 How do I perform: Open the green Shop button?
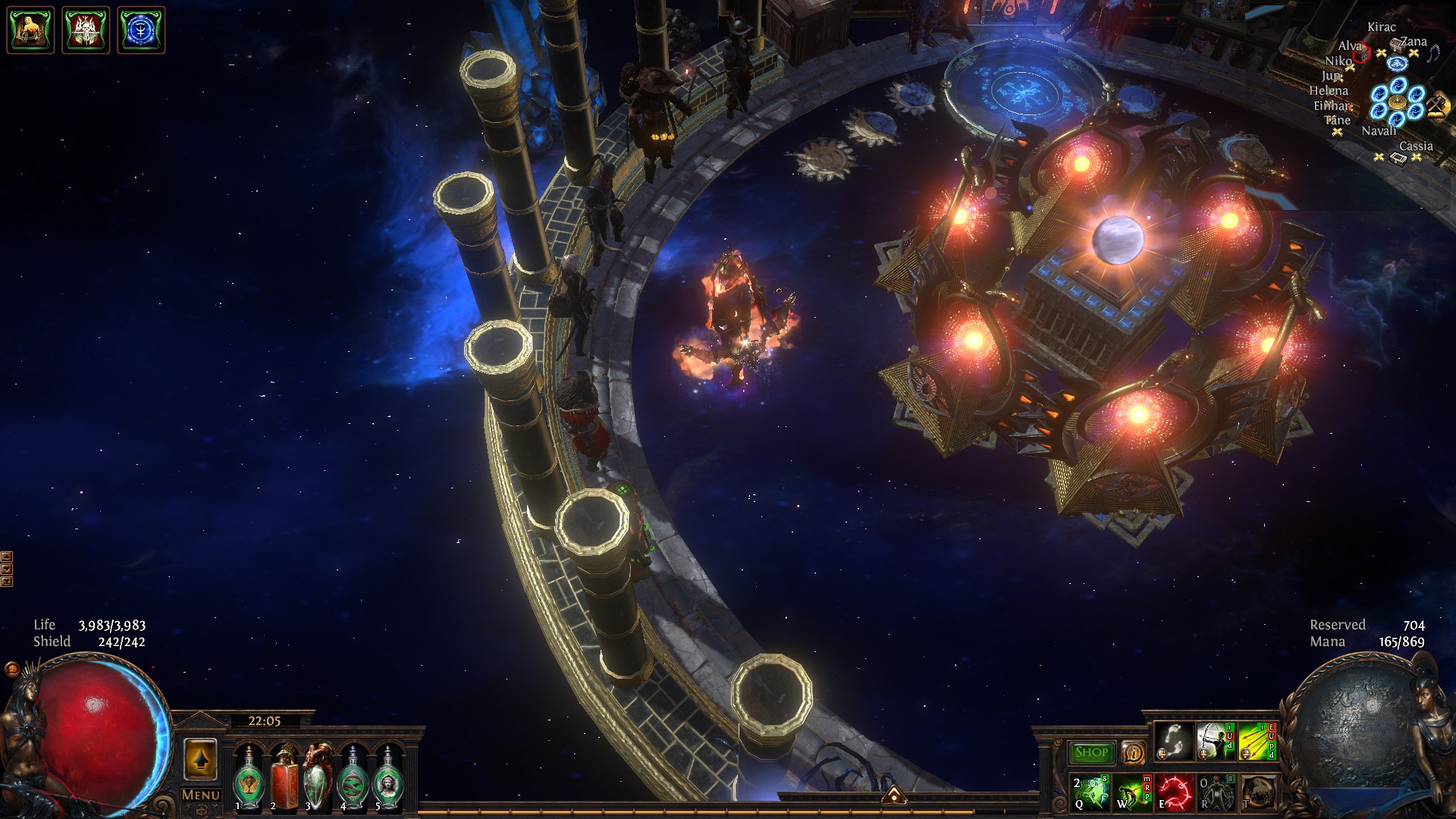click(x=1090, y=752)
